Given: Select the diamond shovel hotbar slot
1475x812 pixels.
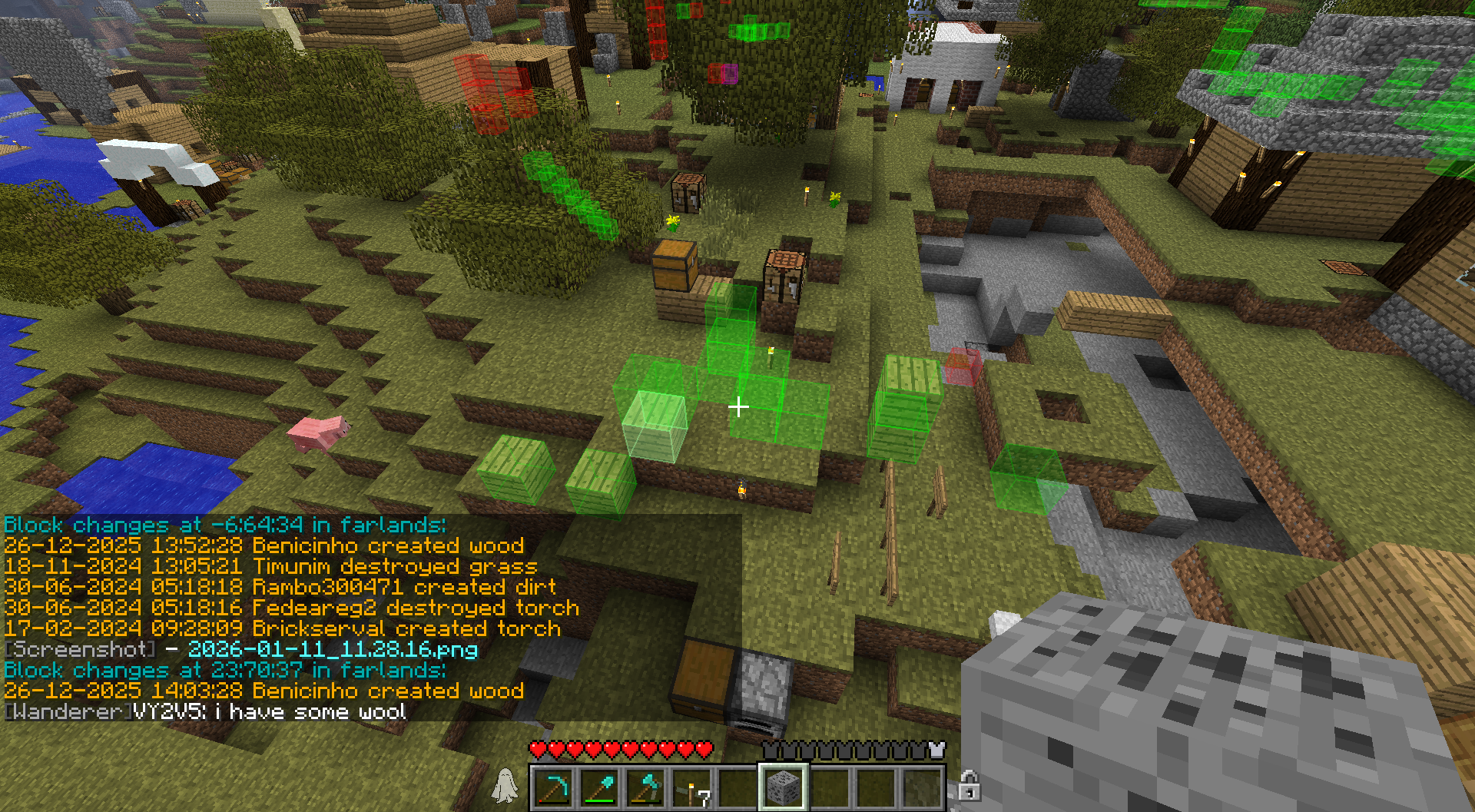Looking at the screenshot, I should coord(599,788).
